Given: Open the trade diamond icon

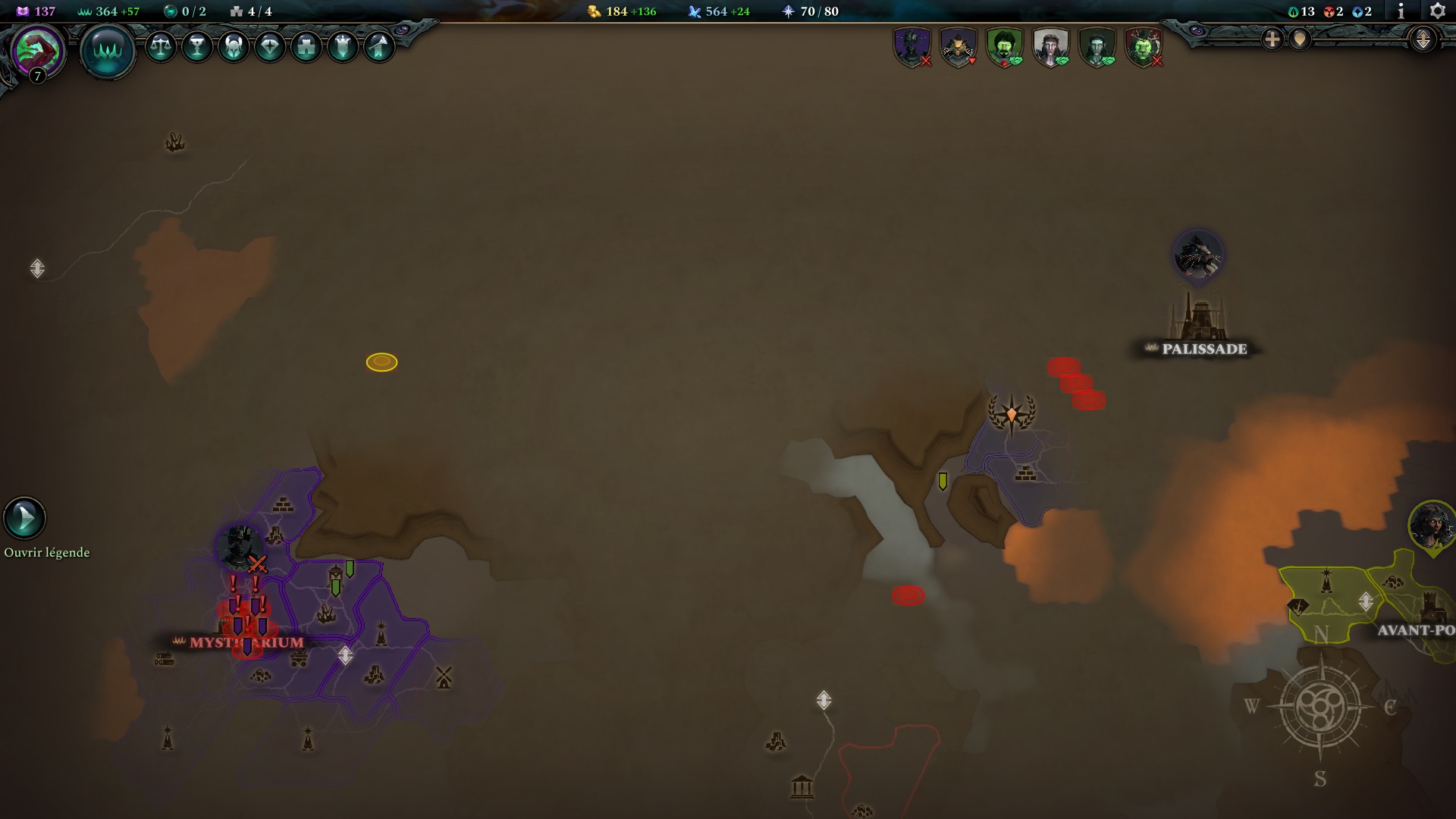Looking at the screenshot, I should 270,47.
